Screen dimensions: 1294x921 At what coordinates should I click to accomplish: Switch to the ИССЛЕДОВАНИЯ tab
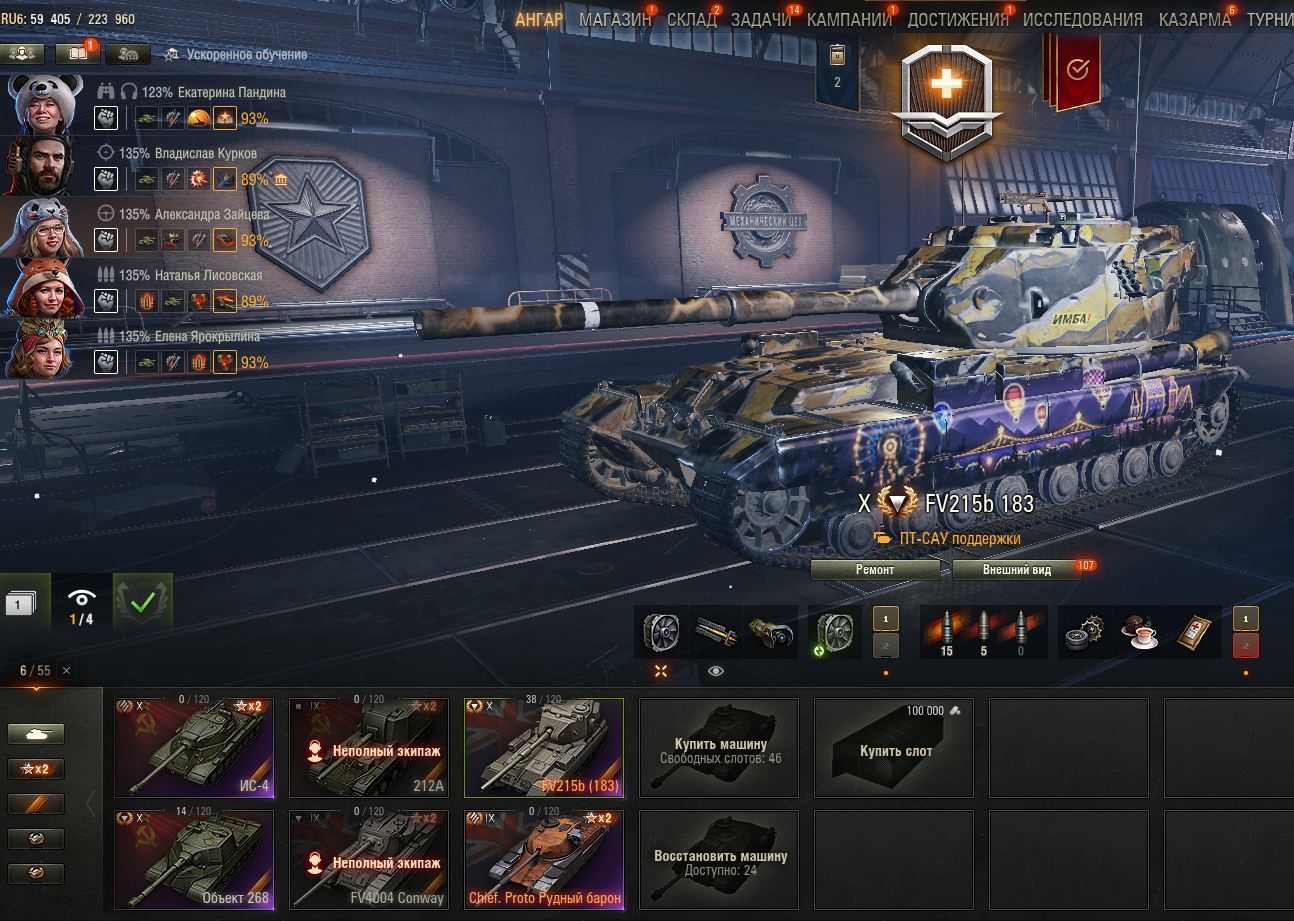(1082, 20)
